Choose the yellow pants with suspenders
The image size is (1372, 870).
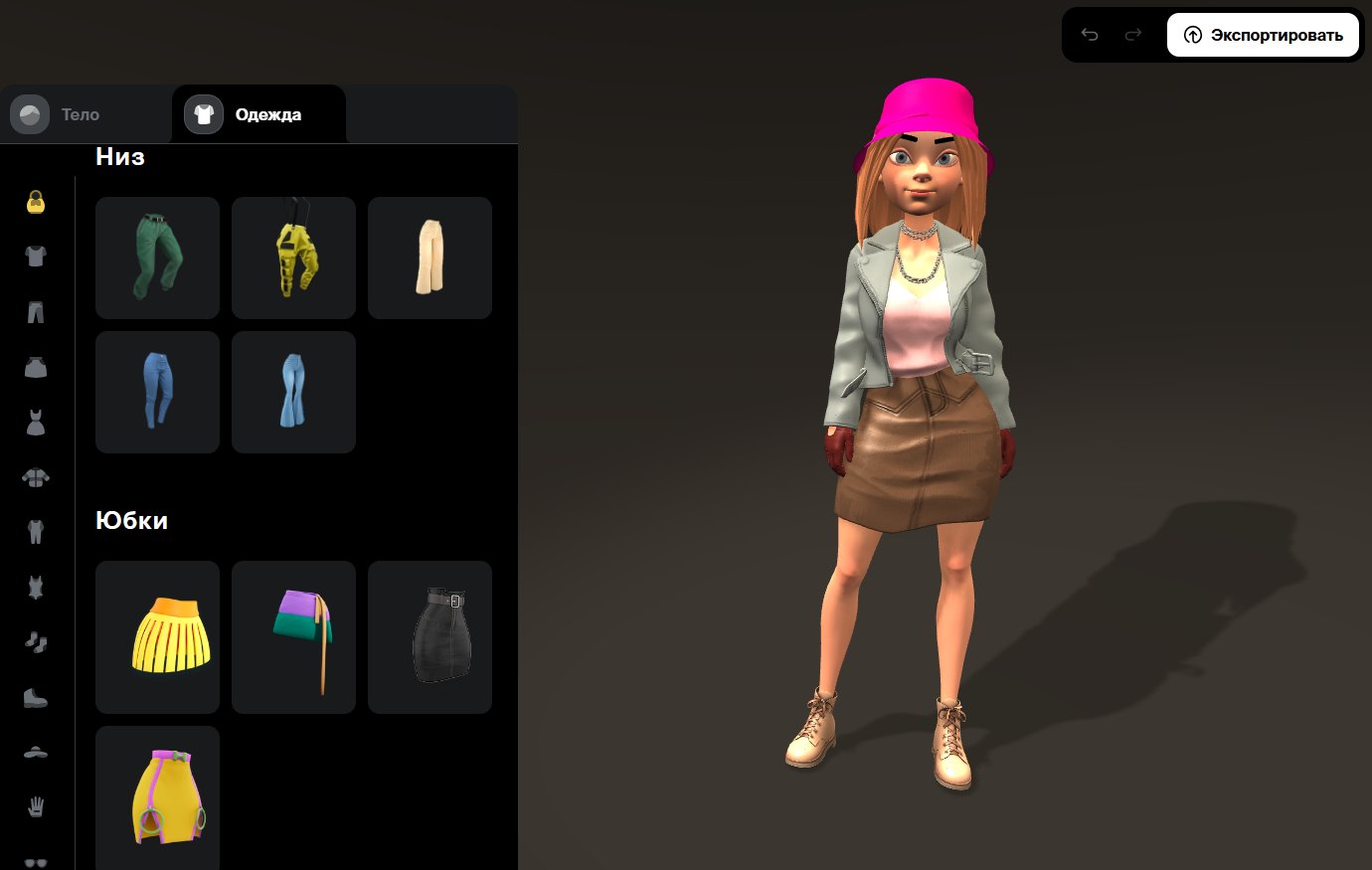click(293, 258)
